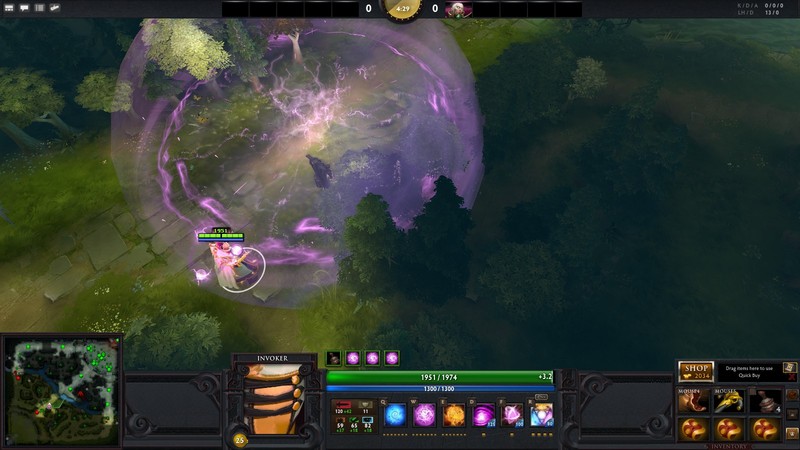This screenshot has width=800, height=450.
Task: Click the bottle buff status icon
Action: pyautogui.click(x=333, y=358)
